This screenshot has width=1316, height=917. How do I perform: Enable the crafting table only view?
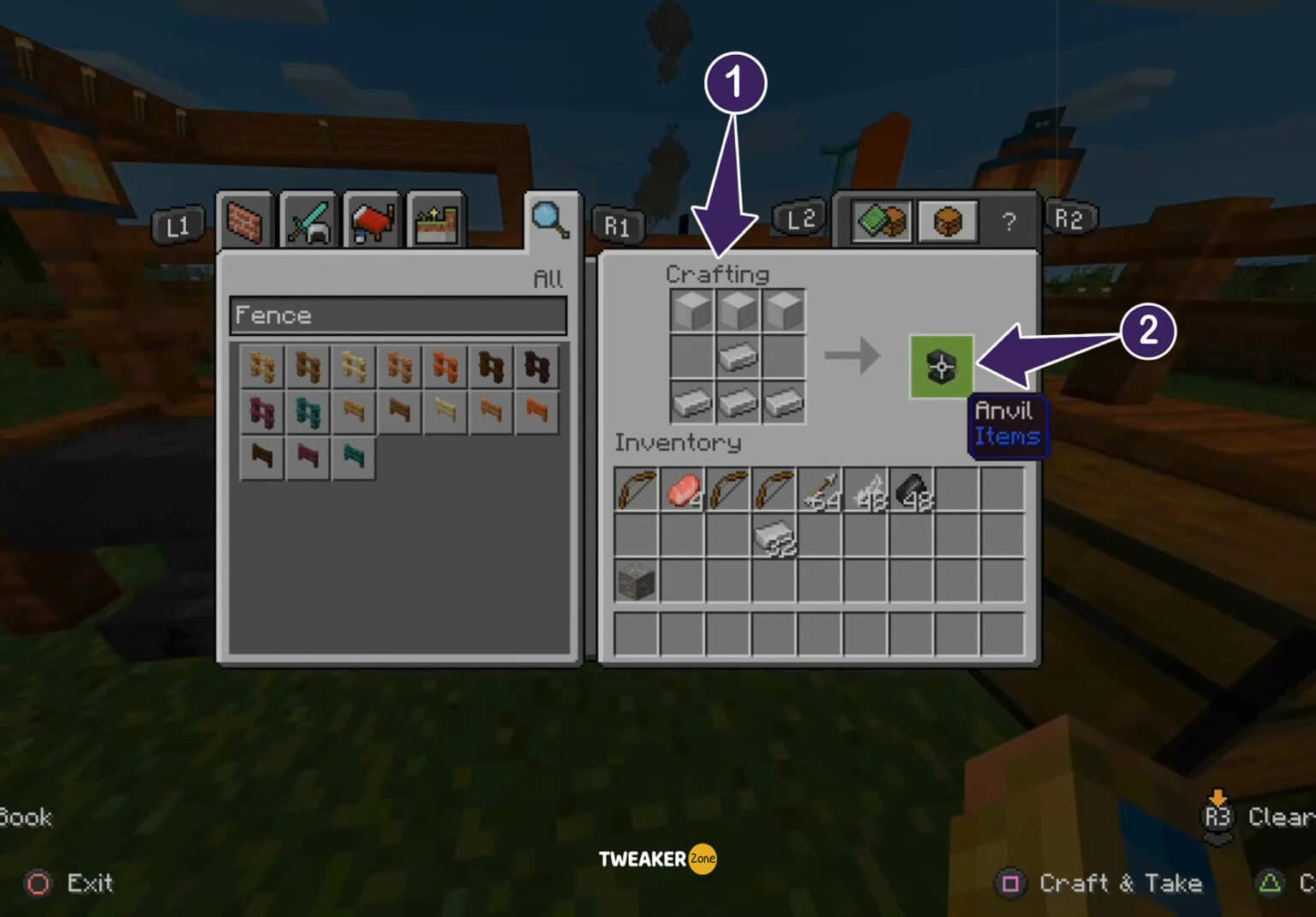(948, 221)
